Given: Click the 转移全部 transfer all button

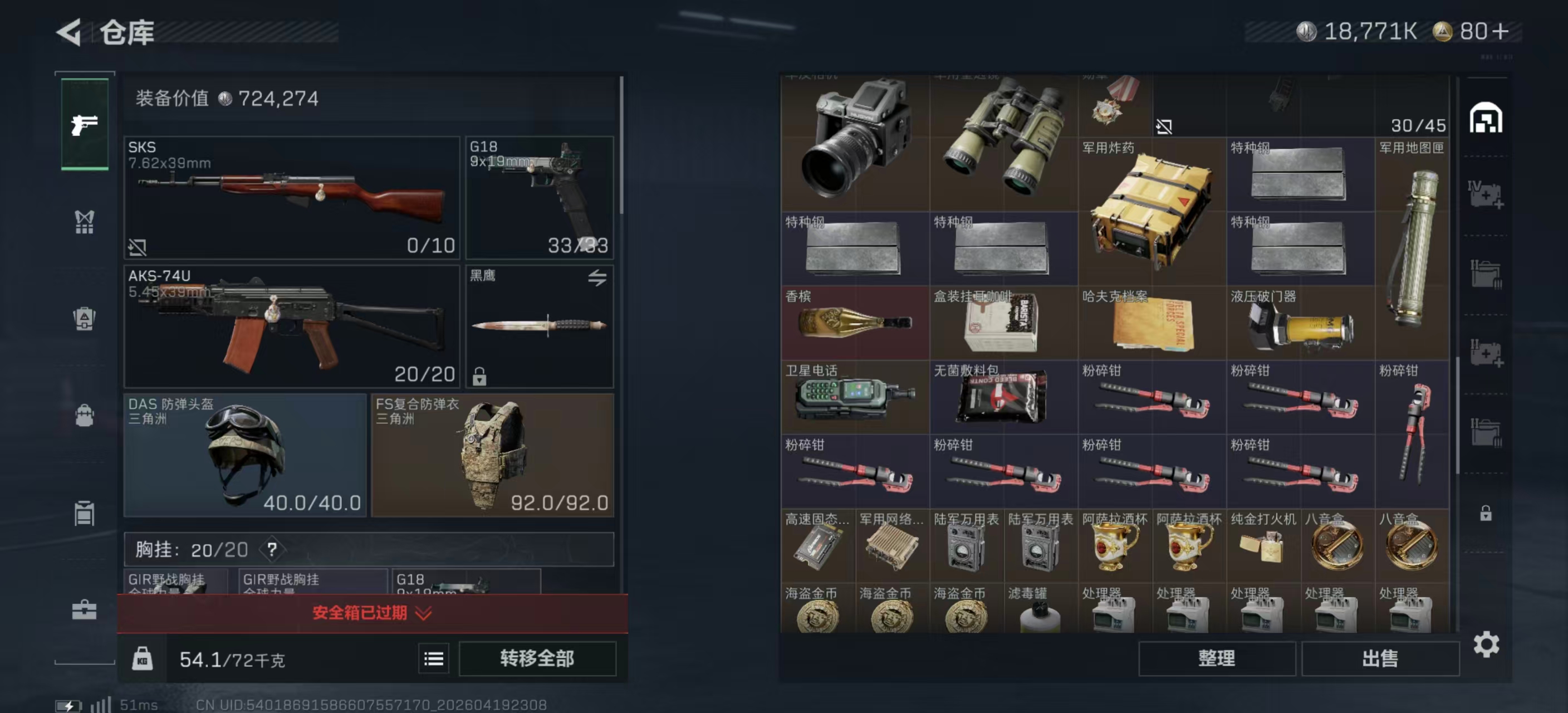Looking at the screenshot, I should pyautogui.click(x=537, y=658).
